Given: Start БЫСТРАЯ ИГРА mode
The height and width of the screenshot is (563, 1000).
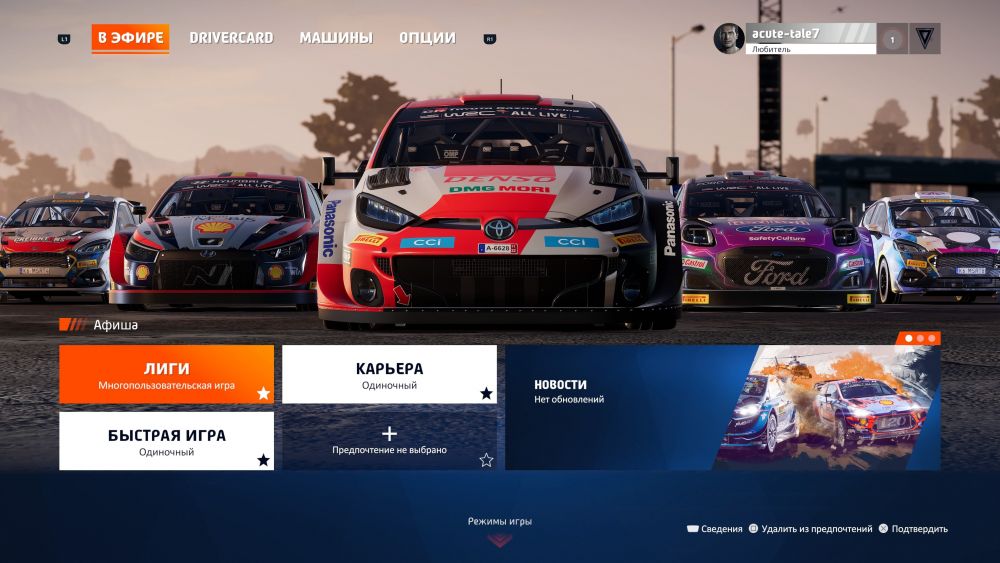Looking at the screenshot, I should pos(166,441).
